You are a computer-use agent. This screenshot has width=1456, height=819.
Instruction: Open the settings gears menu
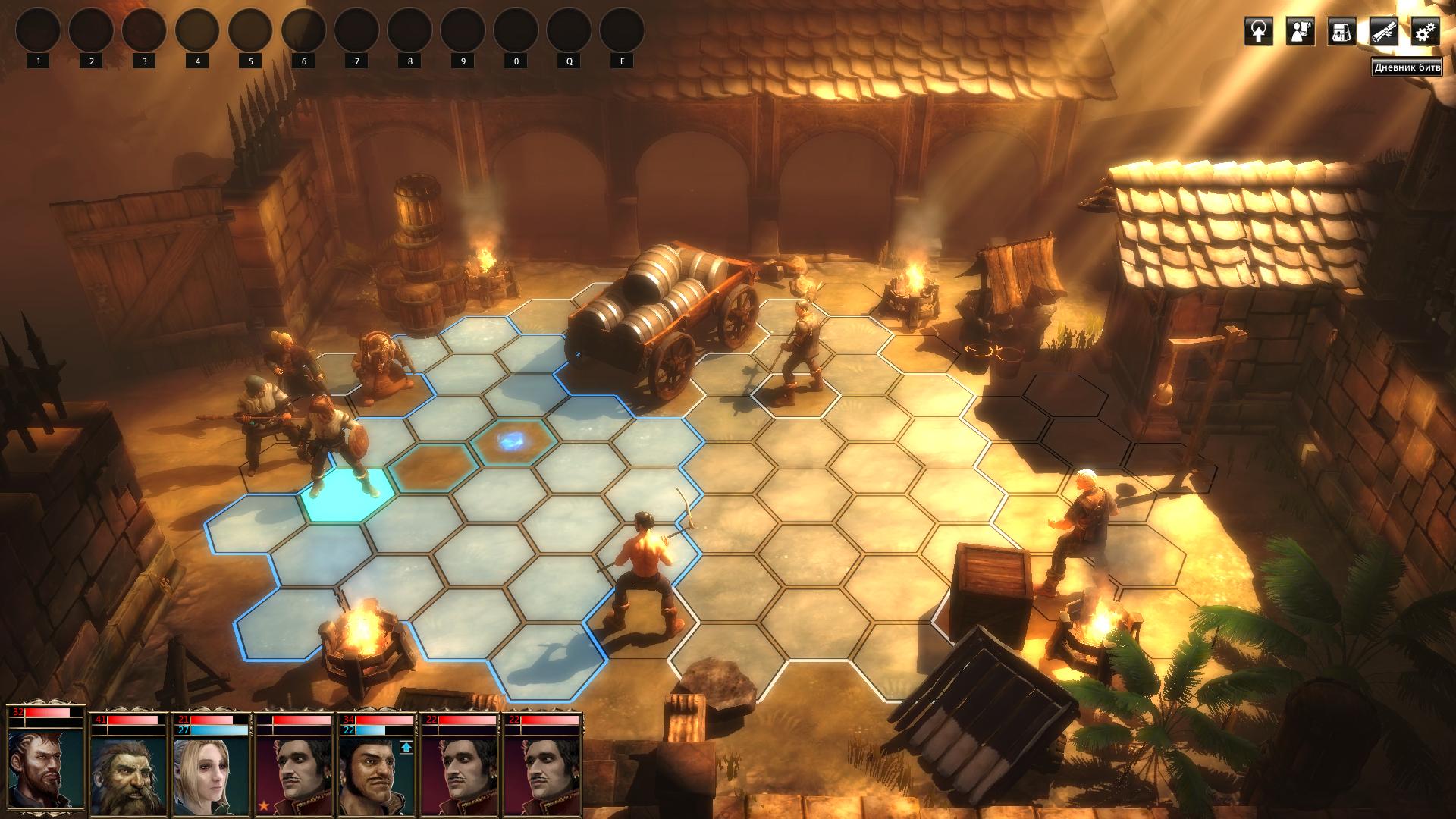[1425, 32]
